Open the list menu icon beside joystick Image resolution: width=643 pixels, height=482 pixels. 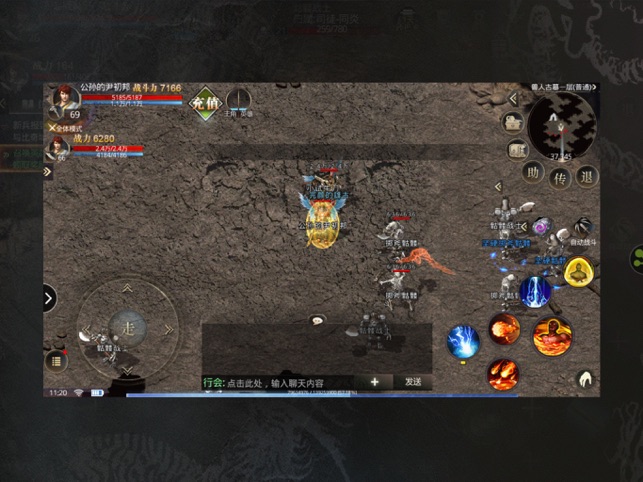[58, 359]
